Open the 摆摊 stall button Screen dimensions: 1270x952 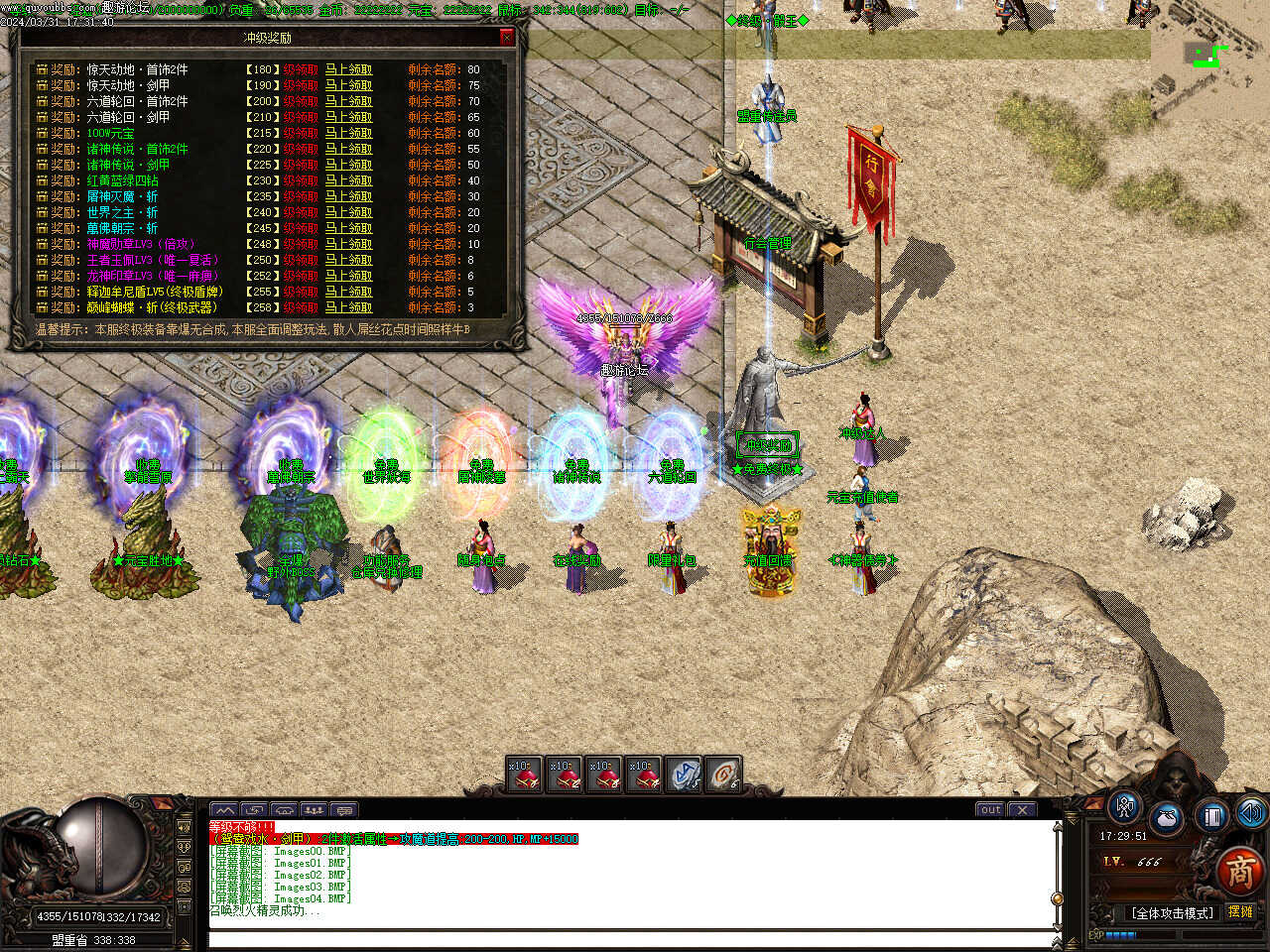click(x=1240, y=911)
